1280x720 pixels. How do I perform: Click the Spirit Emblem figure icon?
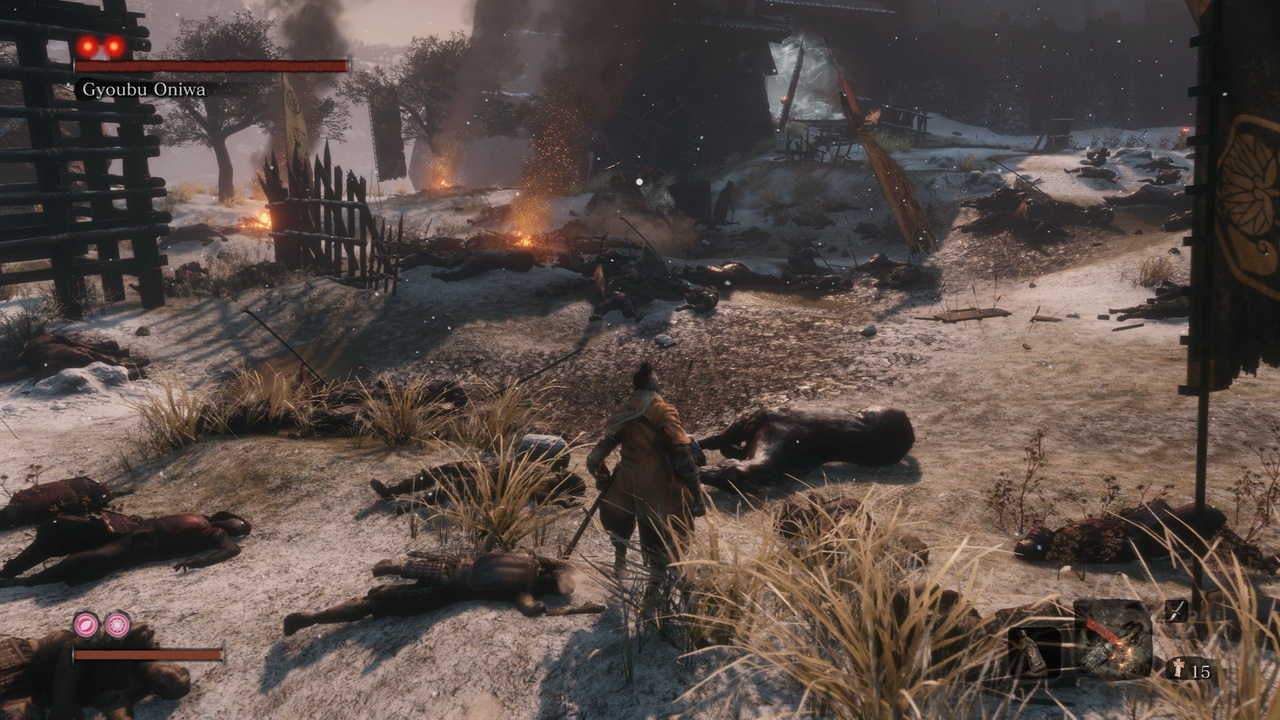pos(1178,671)
